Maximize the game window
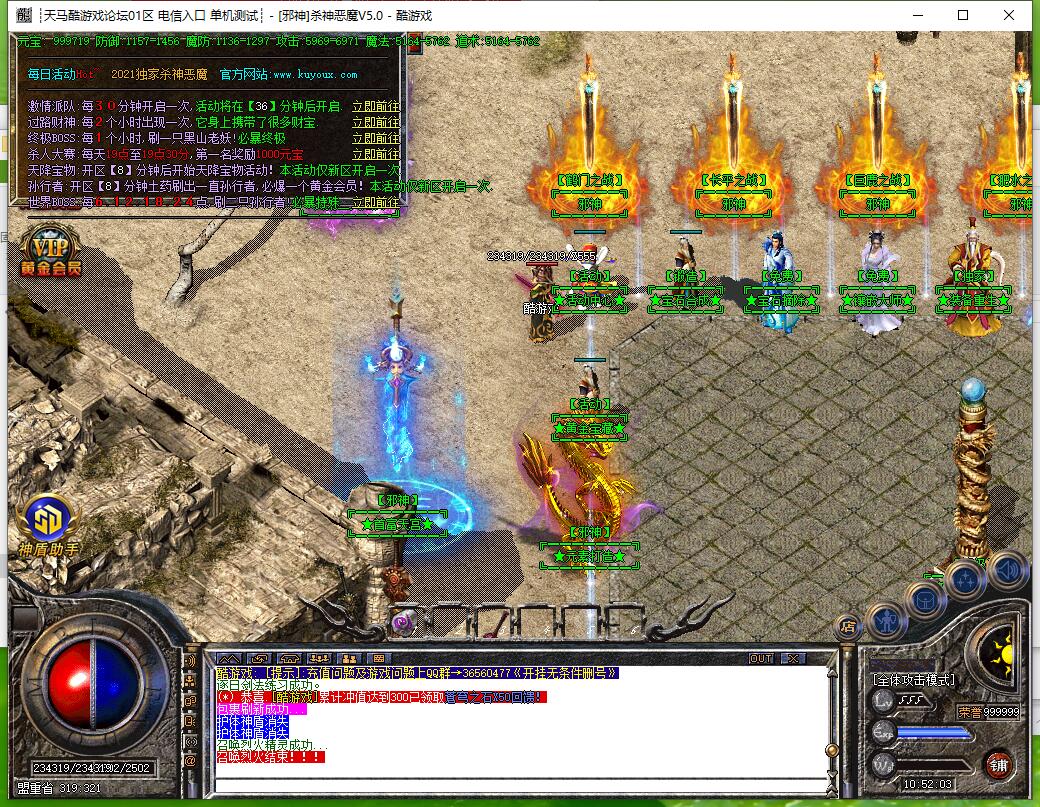This screenshot has width=1040, height=807. coord(963,15)
